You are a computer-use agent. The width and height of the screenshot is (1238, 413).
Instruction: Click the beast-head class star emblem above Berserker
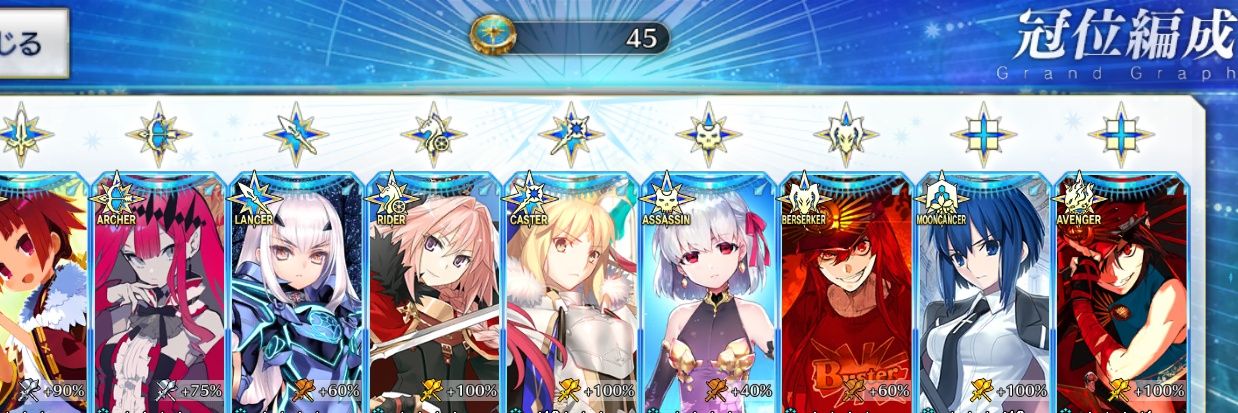click(846, 134)
